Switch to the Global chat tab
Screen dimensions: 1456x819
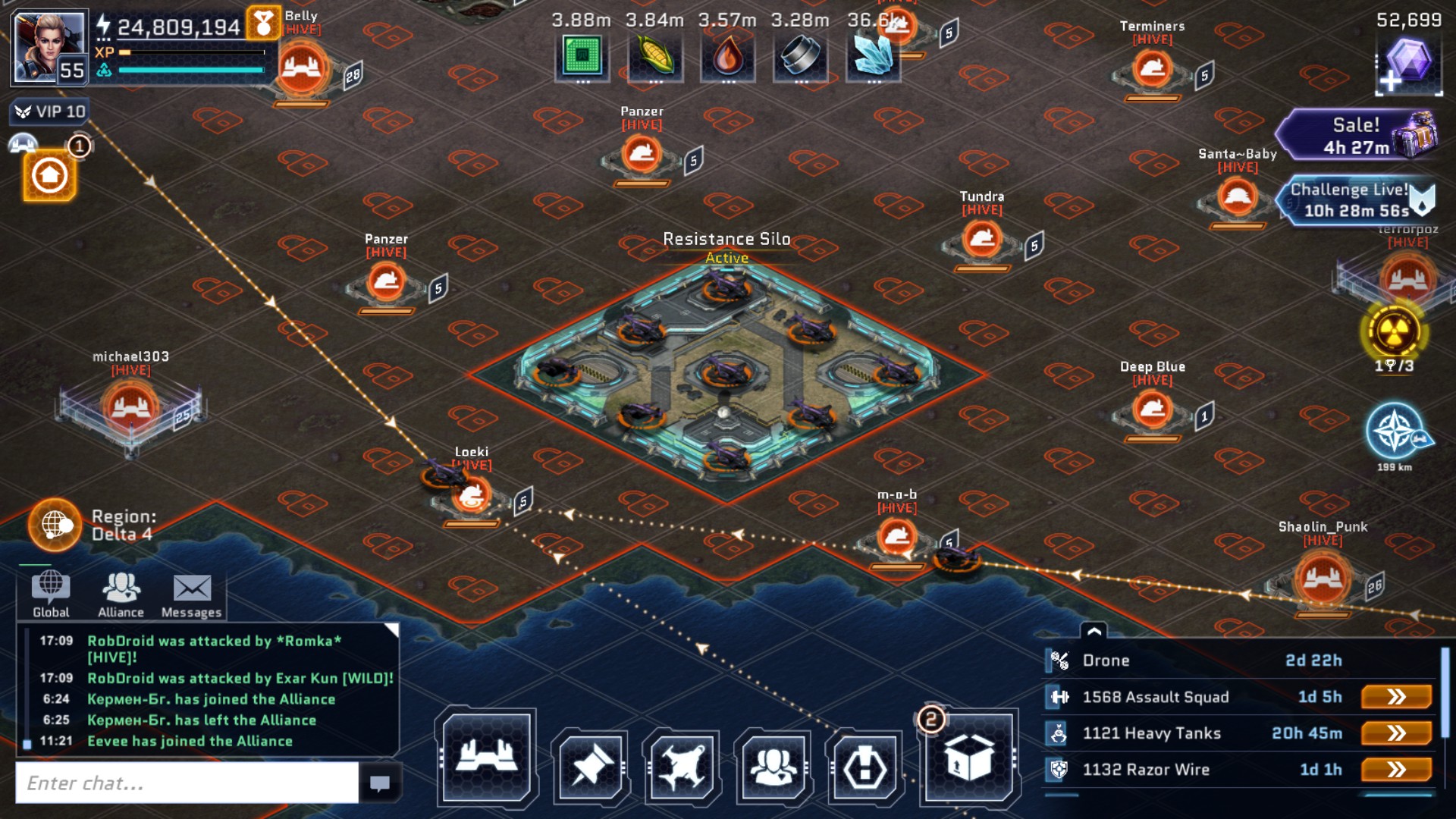pos(51,595)
